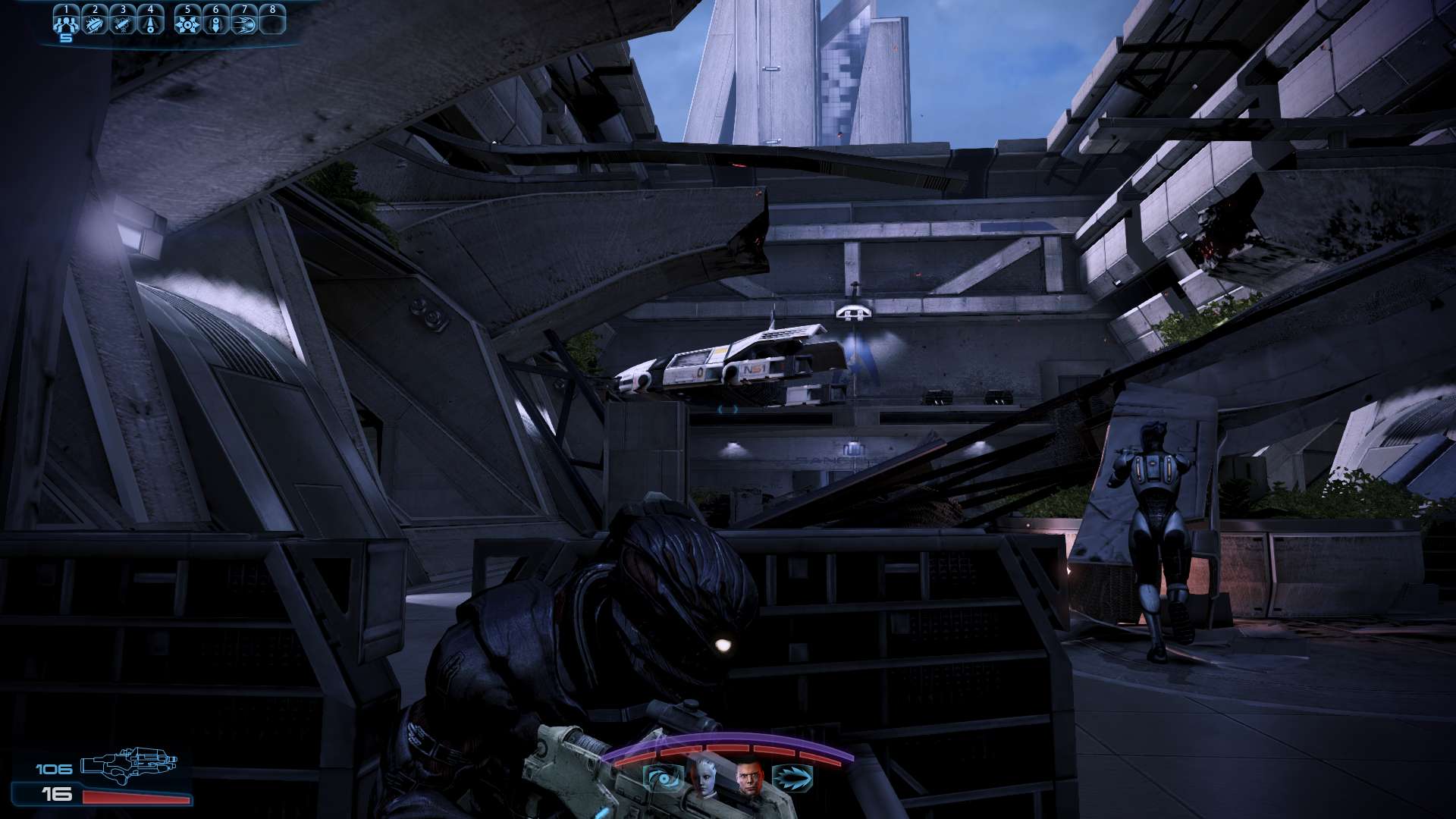Image resolution: width=1456 pixels, height=819 pixels.
Task: Fire the comet projectile power in slot 7
Action: 244,23
